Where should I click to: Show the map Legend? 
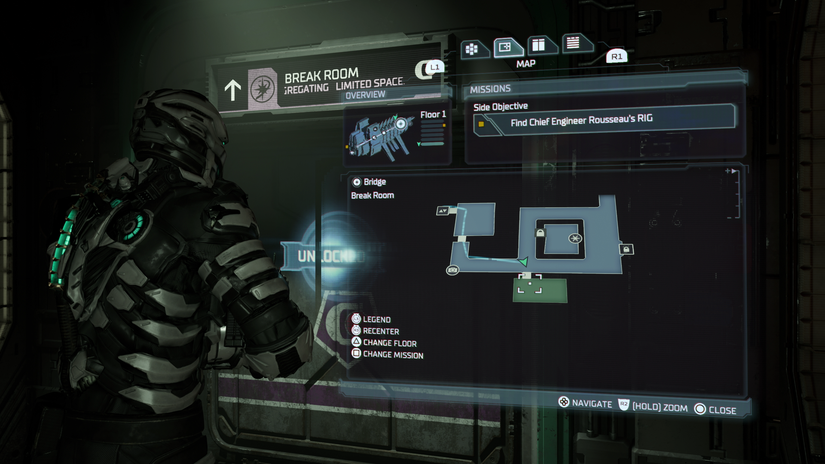[x=375, y=319]
